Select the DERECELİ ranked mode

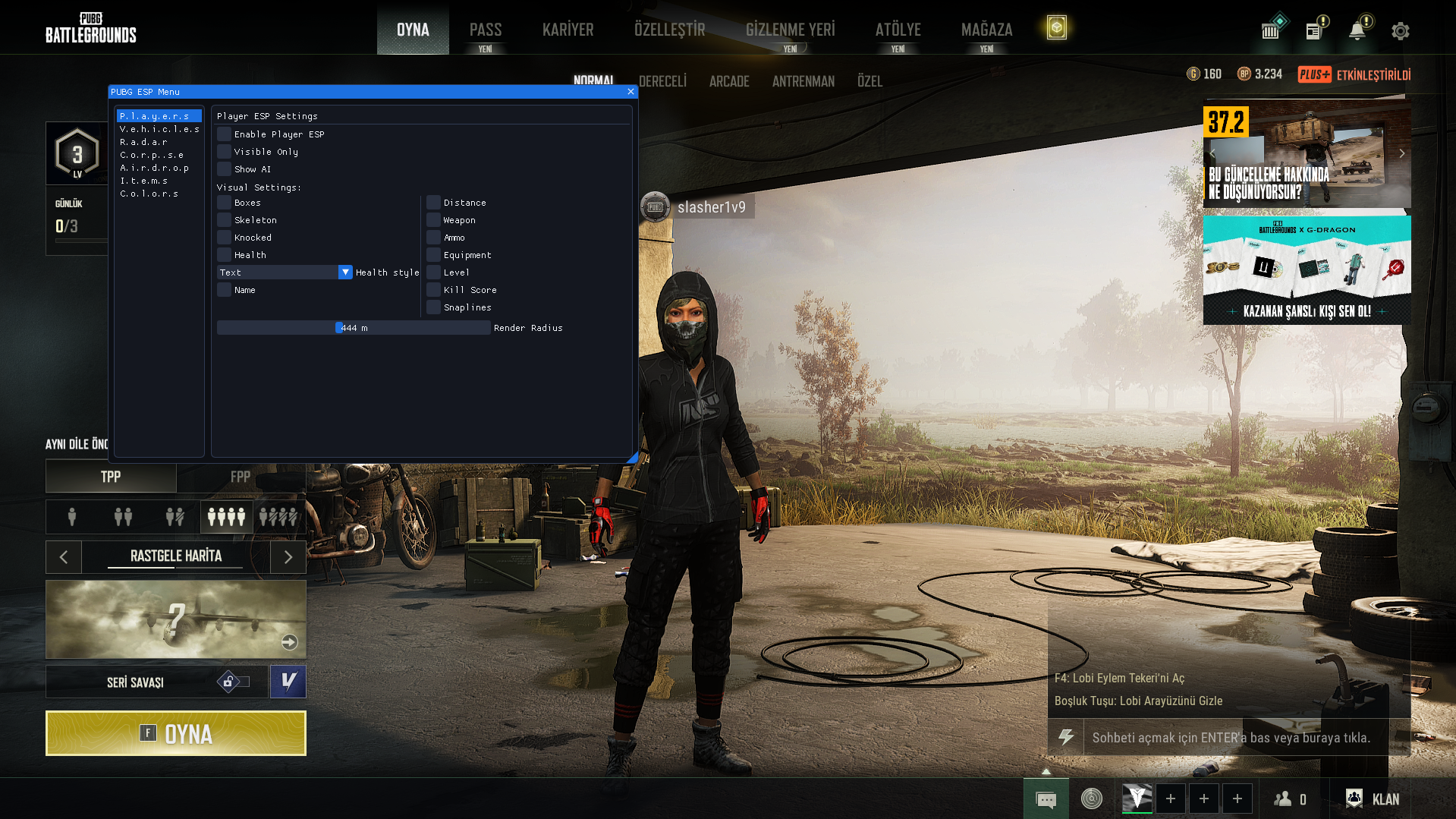662,81
